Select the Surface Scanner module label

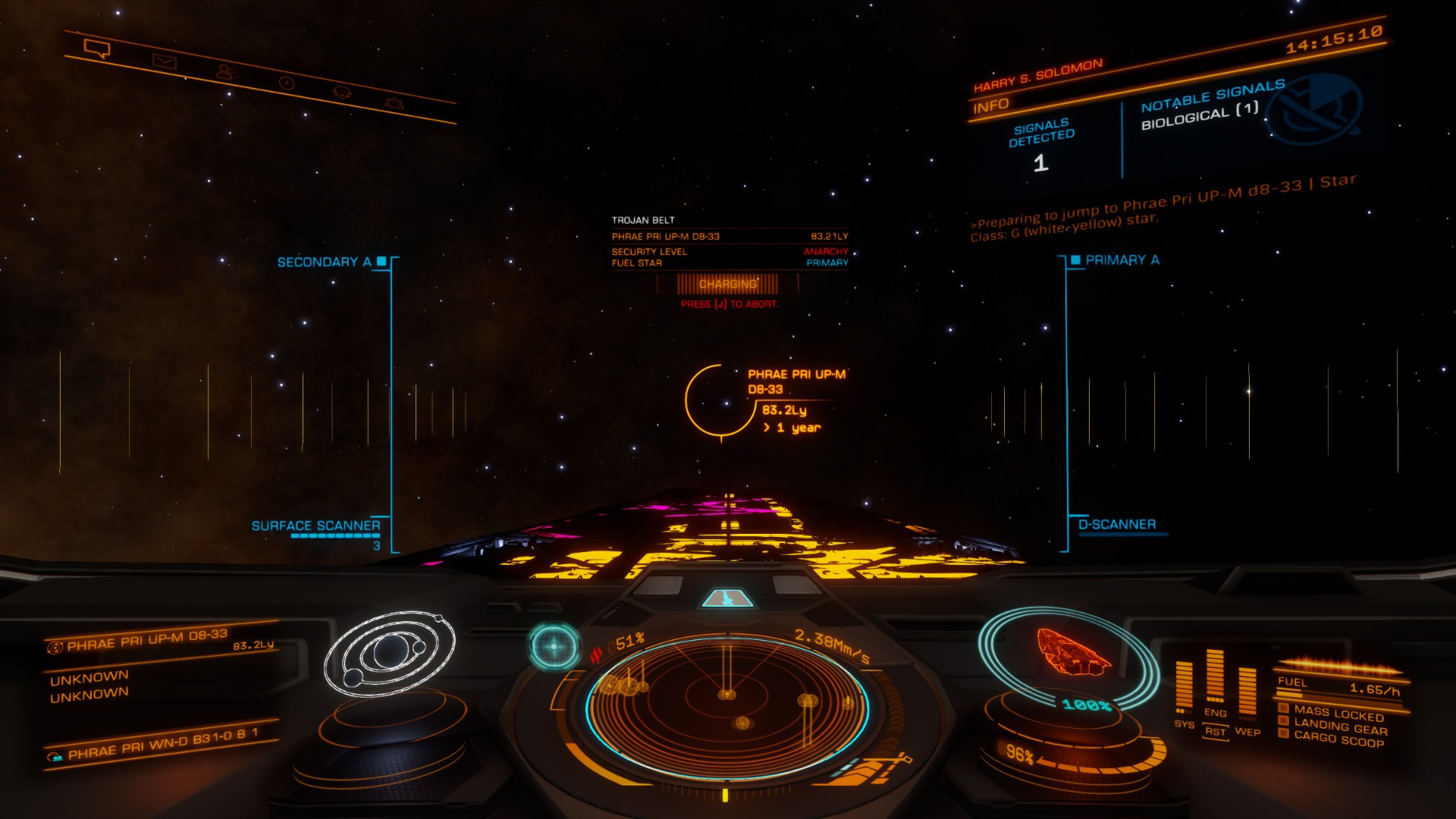point(315,526)
